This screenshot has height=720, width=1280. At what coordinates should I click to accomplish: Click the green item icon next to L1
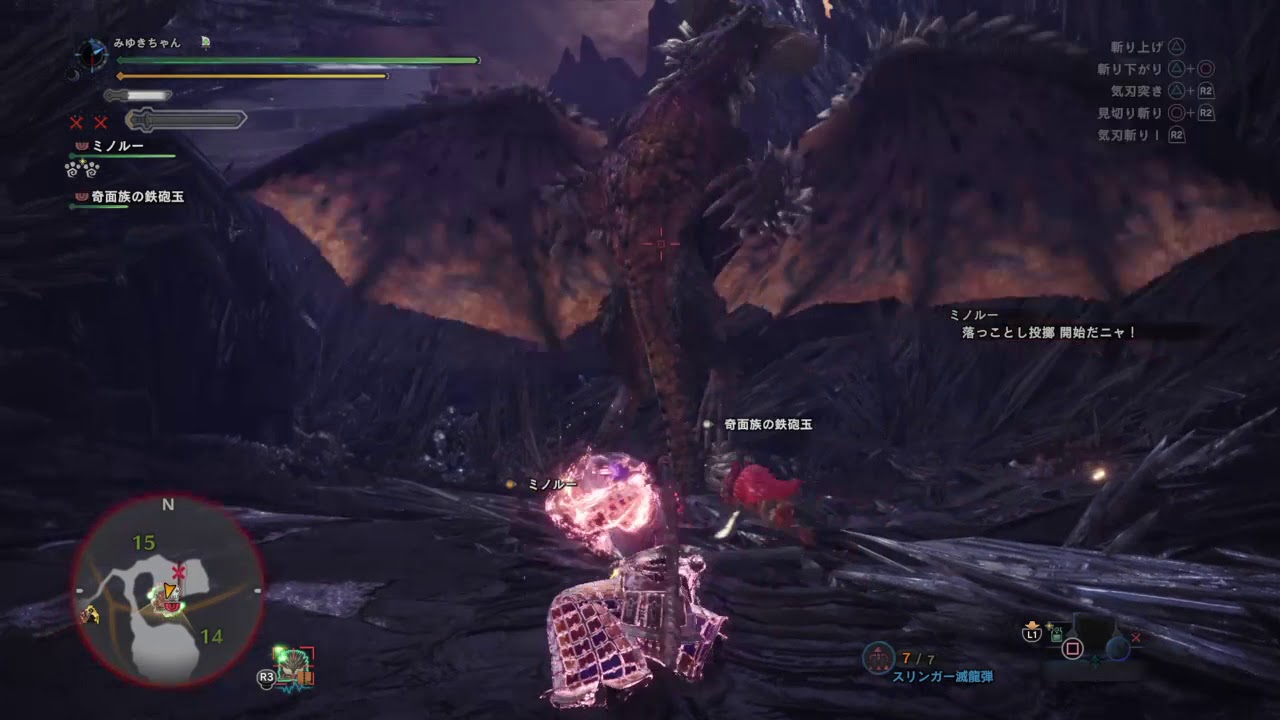1057,635
